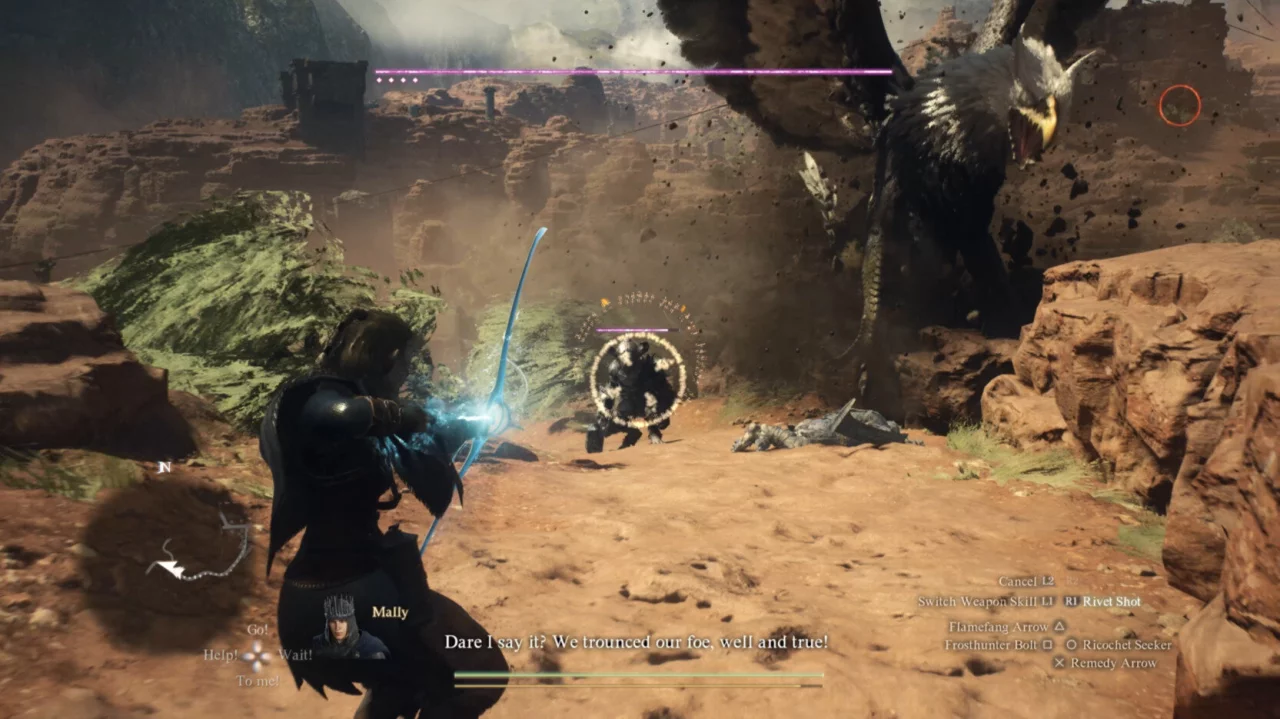Click Mally's pawn portrait
This screenshot has height=719, width=1280.
coord(339,627)
